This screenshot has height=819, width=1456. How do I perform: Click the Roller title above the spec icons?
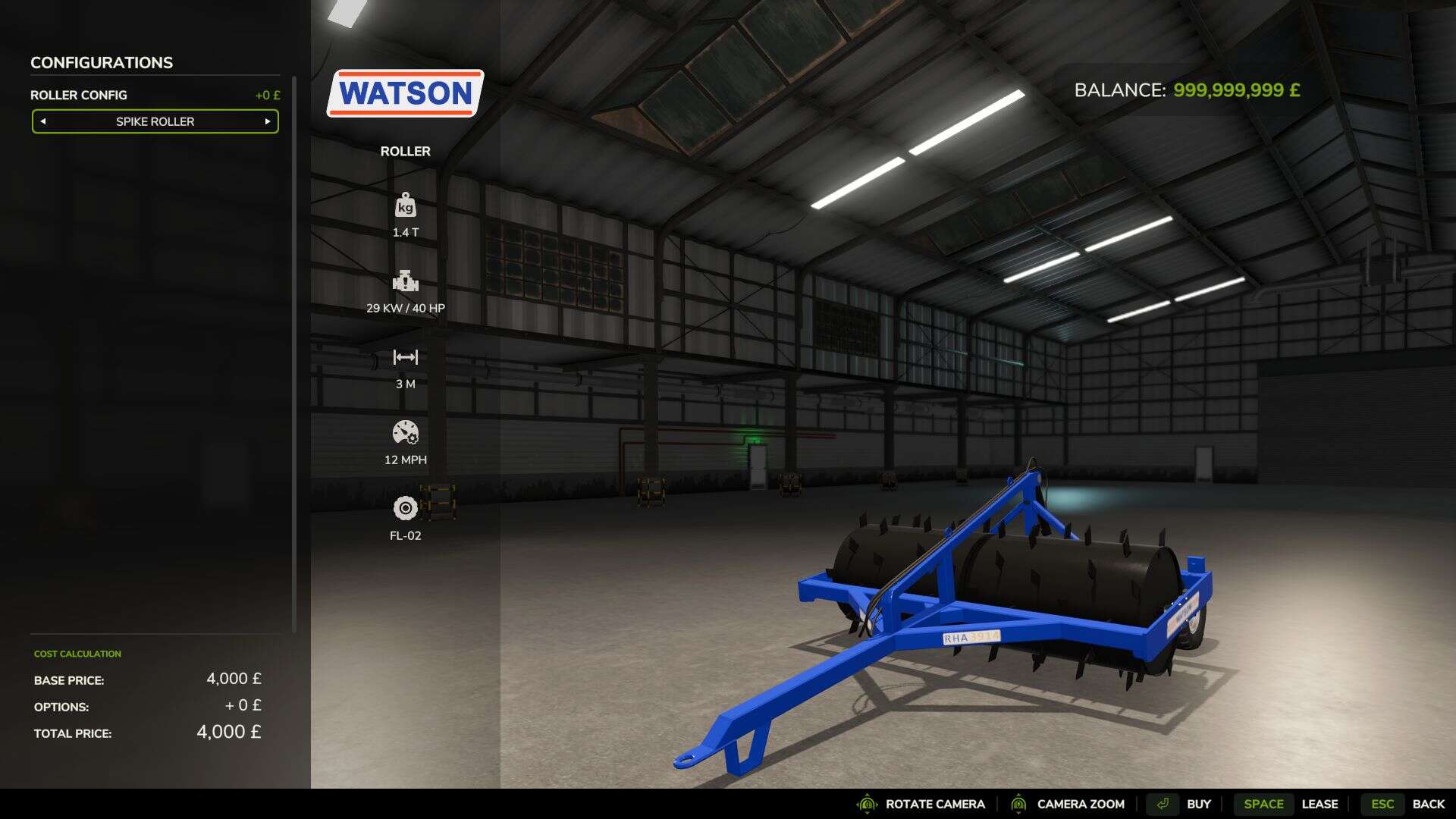406,151
